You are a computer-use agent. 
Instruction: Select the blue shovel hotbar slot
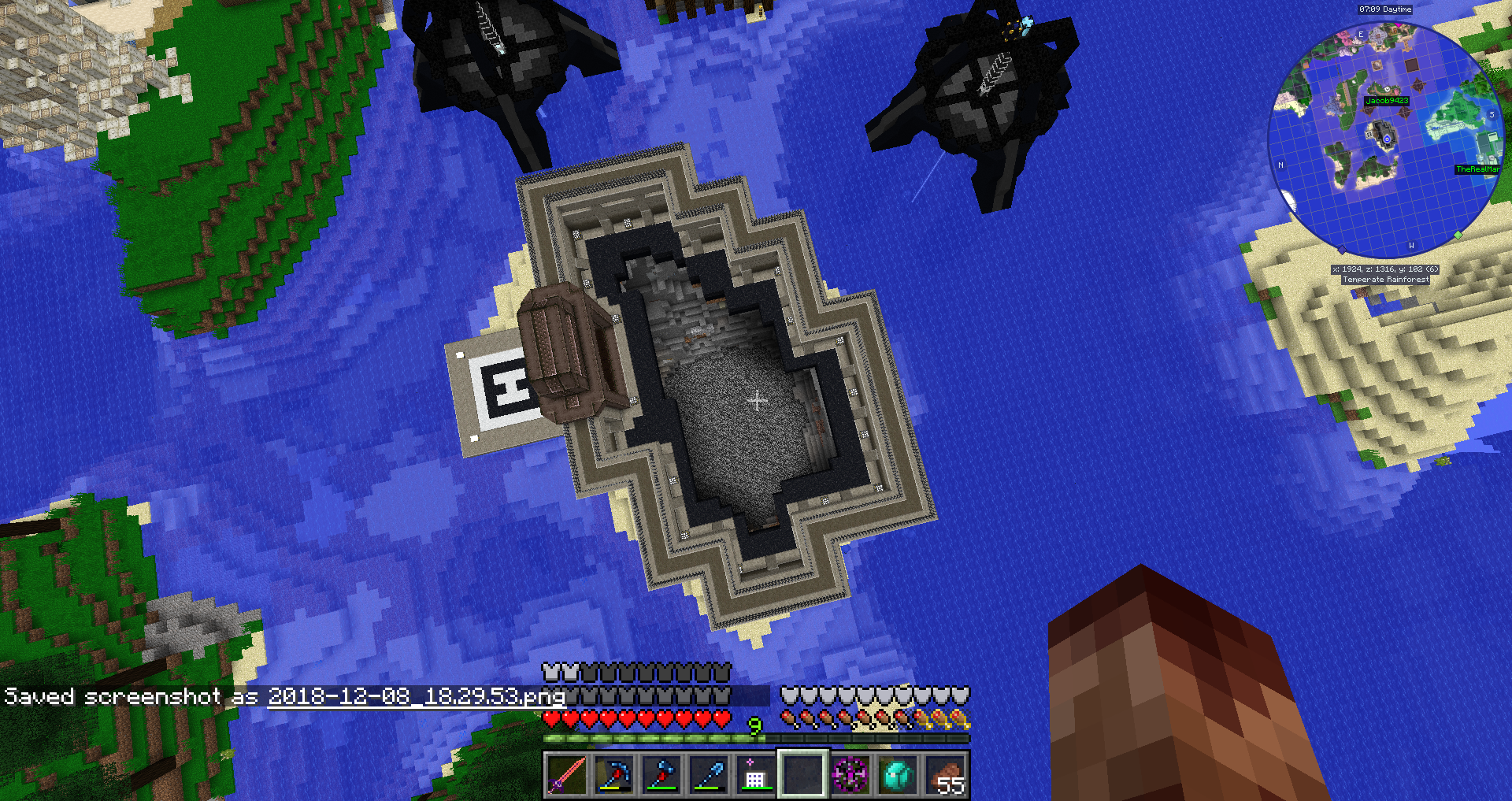pos(708,775)
